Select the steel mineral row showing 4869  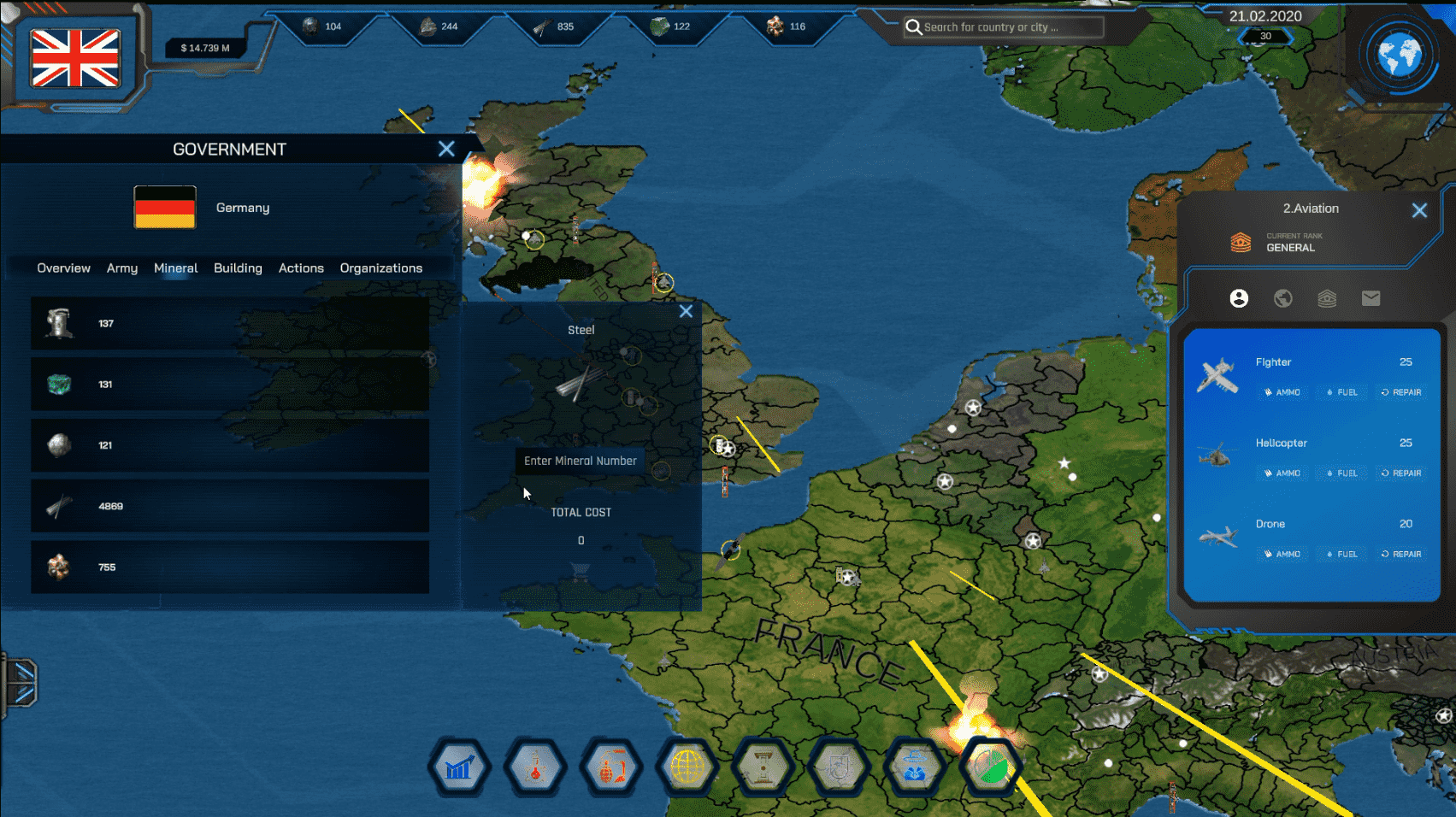(230, 506)
